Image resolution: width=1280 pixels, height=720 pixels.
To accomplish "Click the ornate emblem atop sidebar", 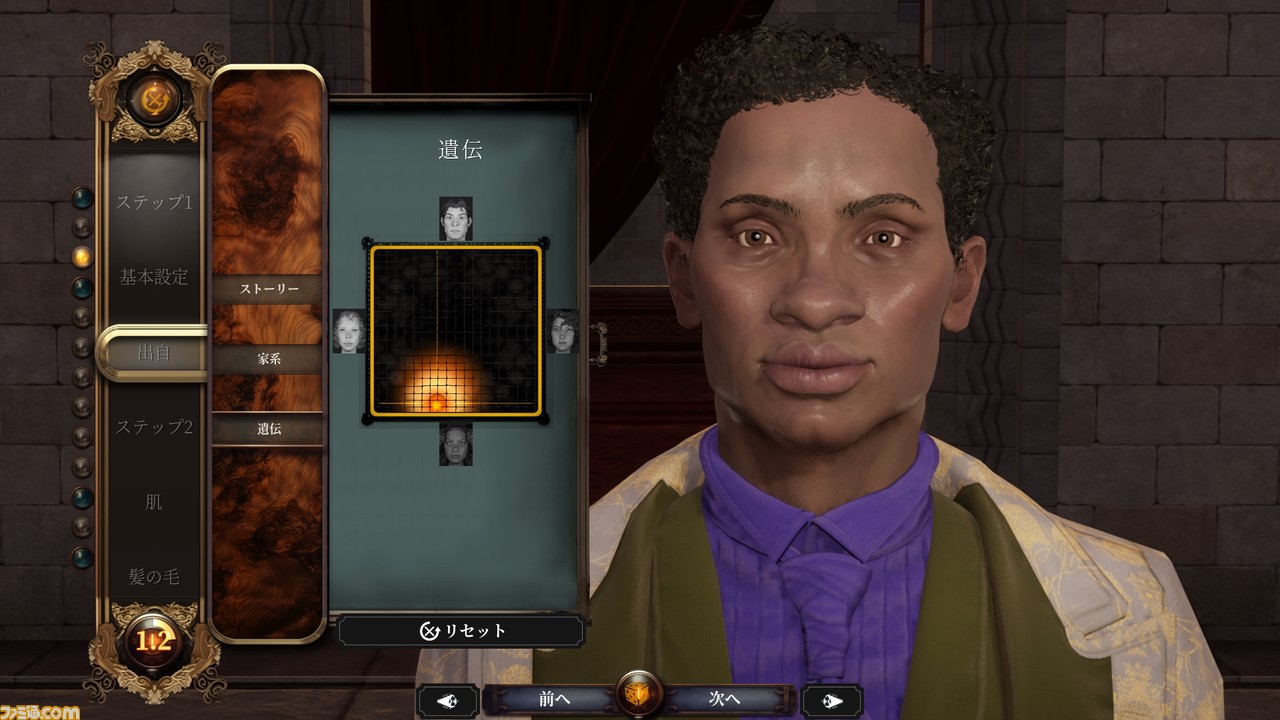I will pyautogui.click(x=154, y=97).
